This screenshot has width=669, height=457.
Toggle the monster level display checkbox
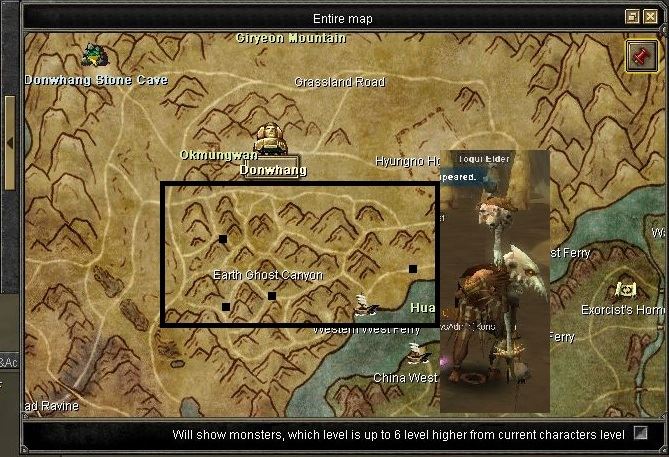tap(640, 434)
